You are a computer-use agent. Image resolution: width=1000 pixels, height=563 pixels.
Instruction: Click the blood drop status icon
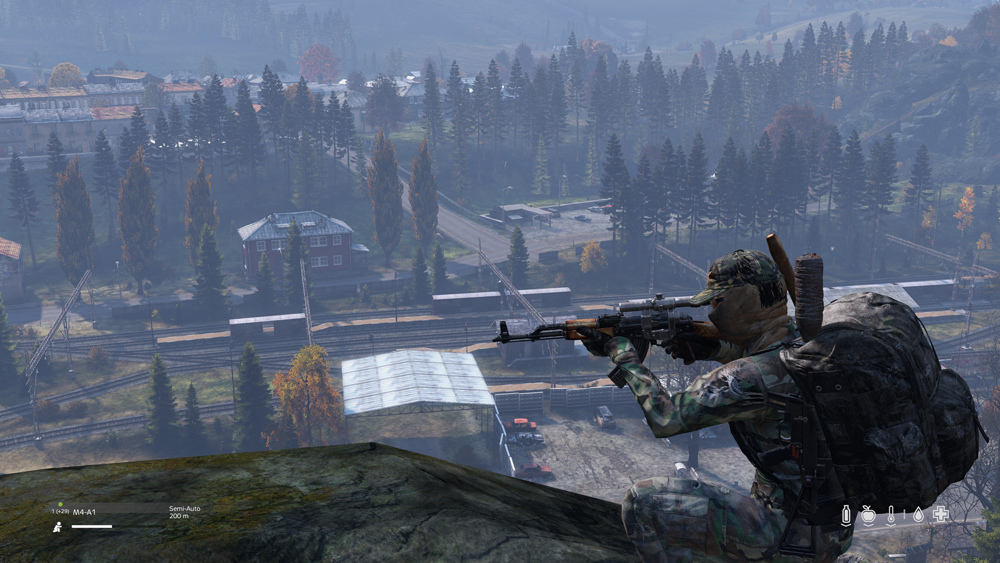(916, 514)
